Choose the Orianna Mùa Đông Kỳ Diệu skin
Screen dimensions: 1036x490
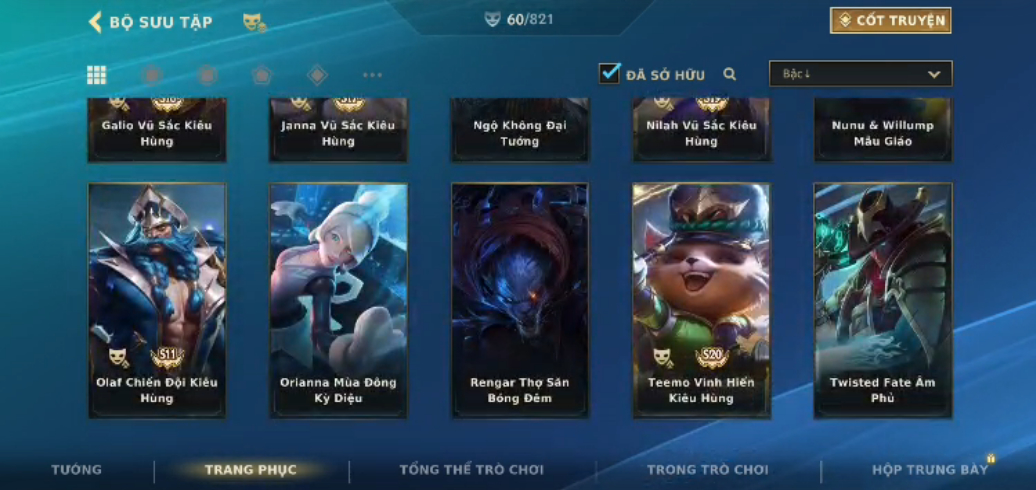tap(338, 300)
